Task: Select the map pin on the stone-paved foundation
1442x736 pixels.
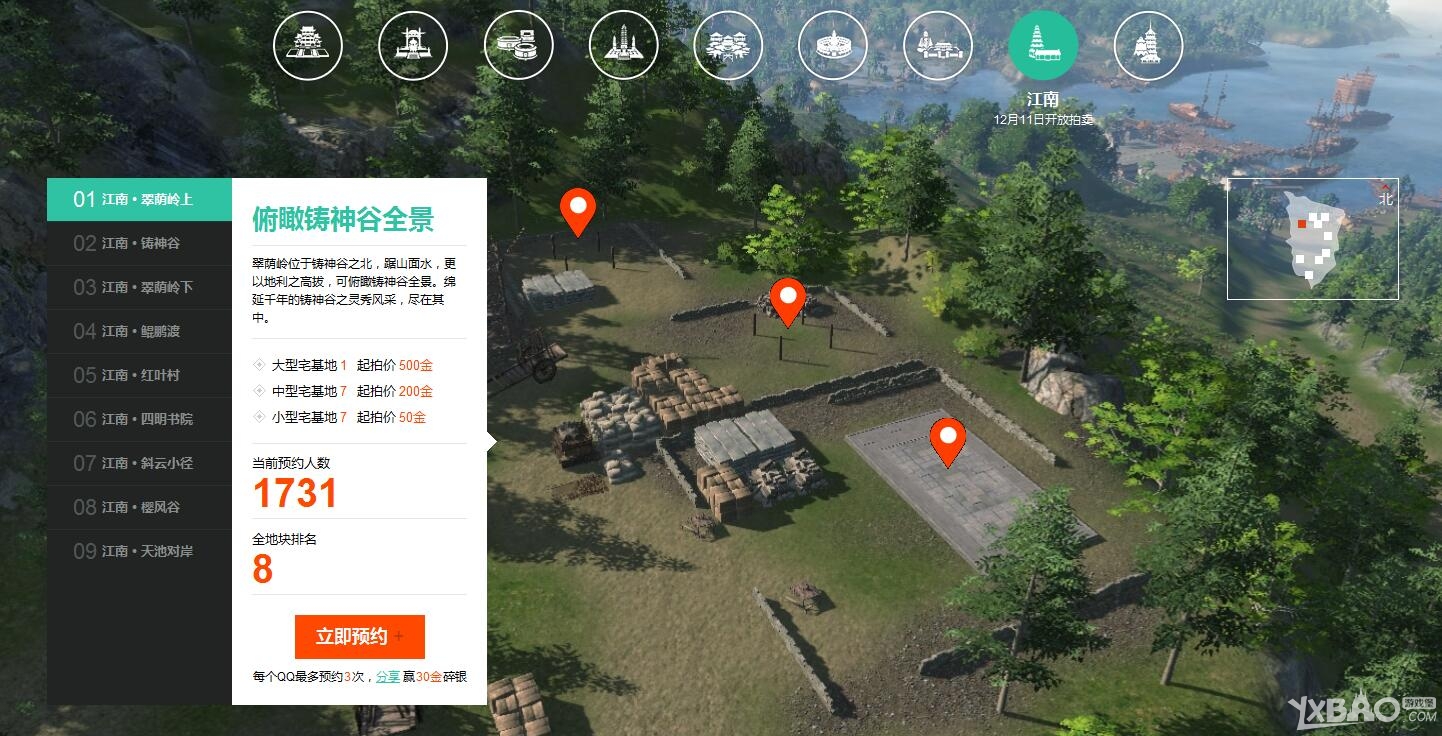Action: (x=947, y=441)
